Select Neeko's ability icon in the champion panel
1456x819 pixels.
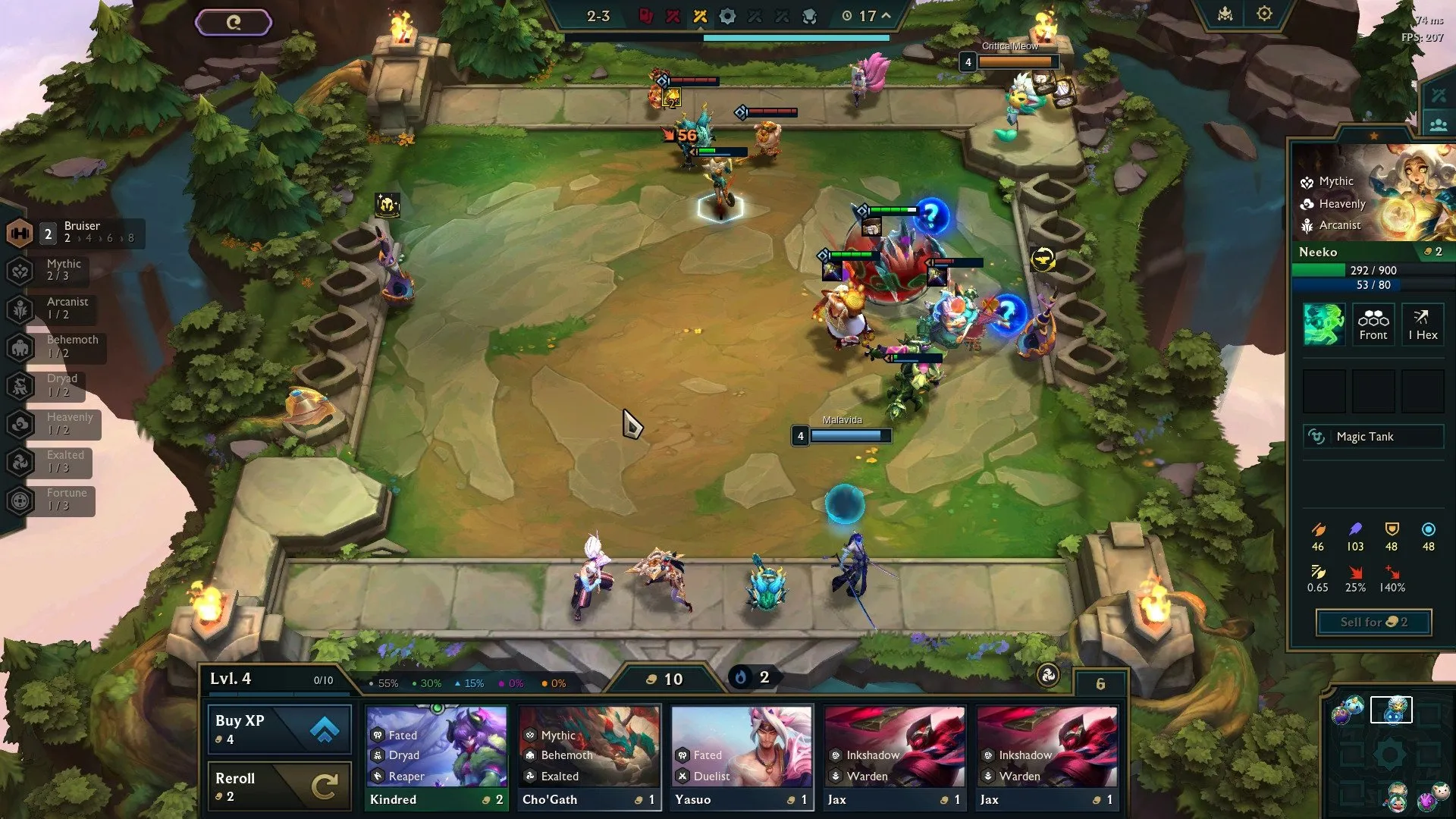1323,325
